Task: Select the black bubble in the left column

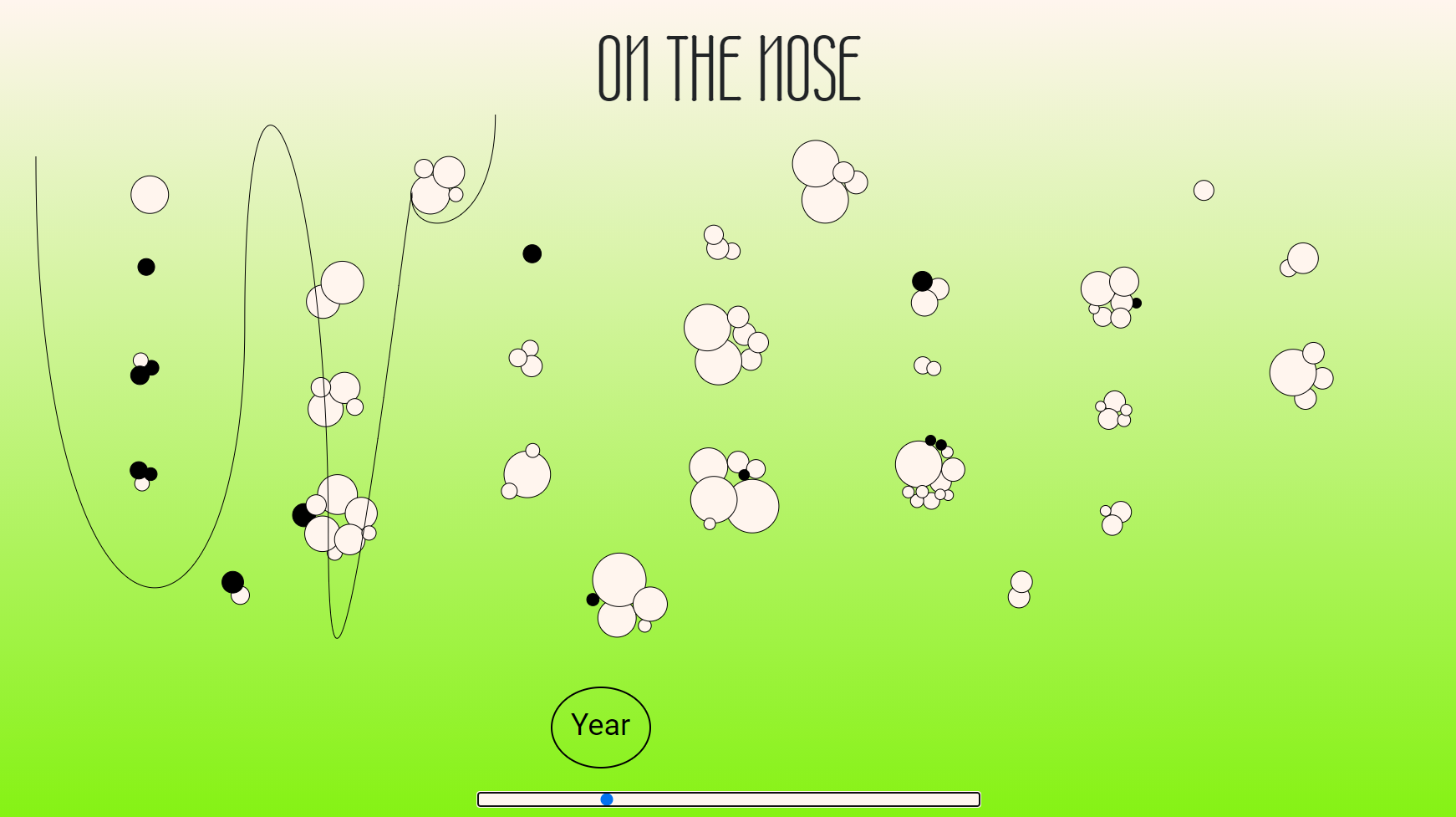Action: [146, 268]
